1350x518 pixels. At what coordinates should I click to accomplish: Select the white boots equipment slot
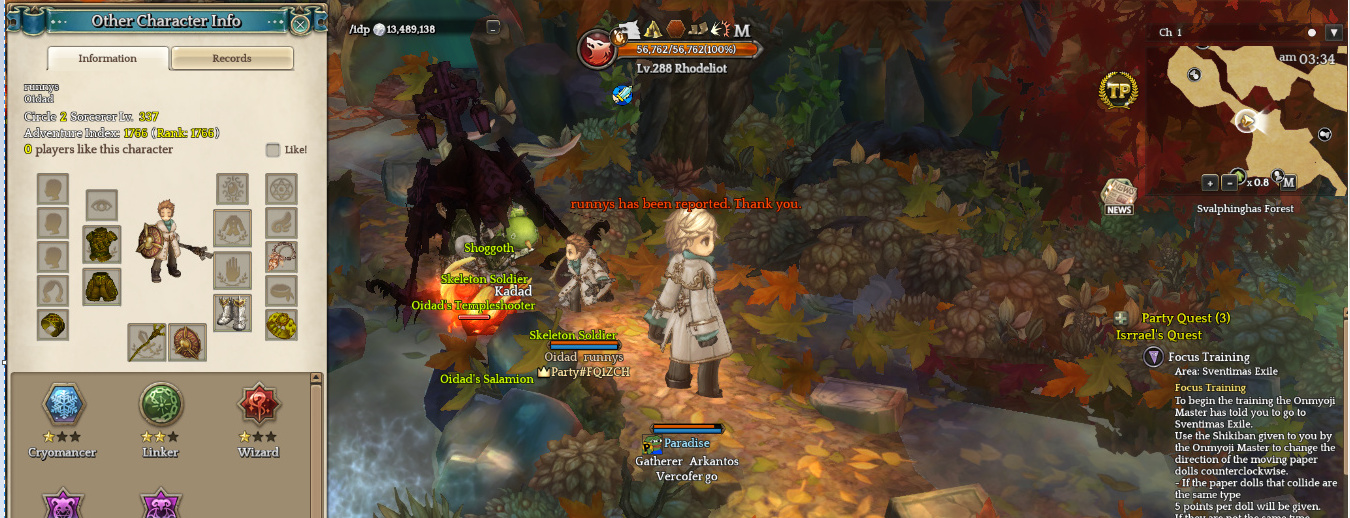232,311
